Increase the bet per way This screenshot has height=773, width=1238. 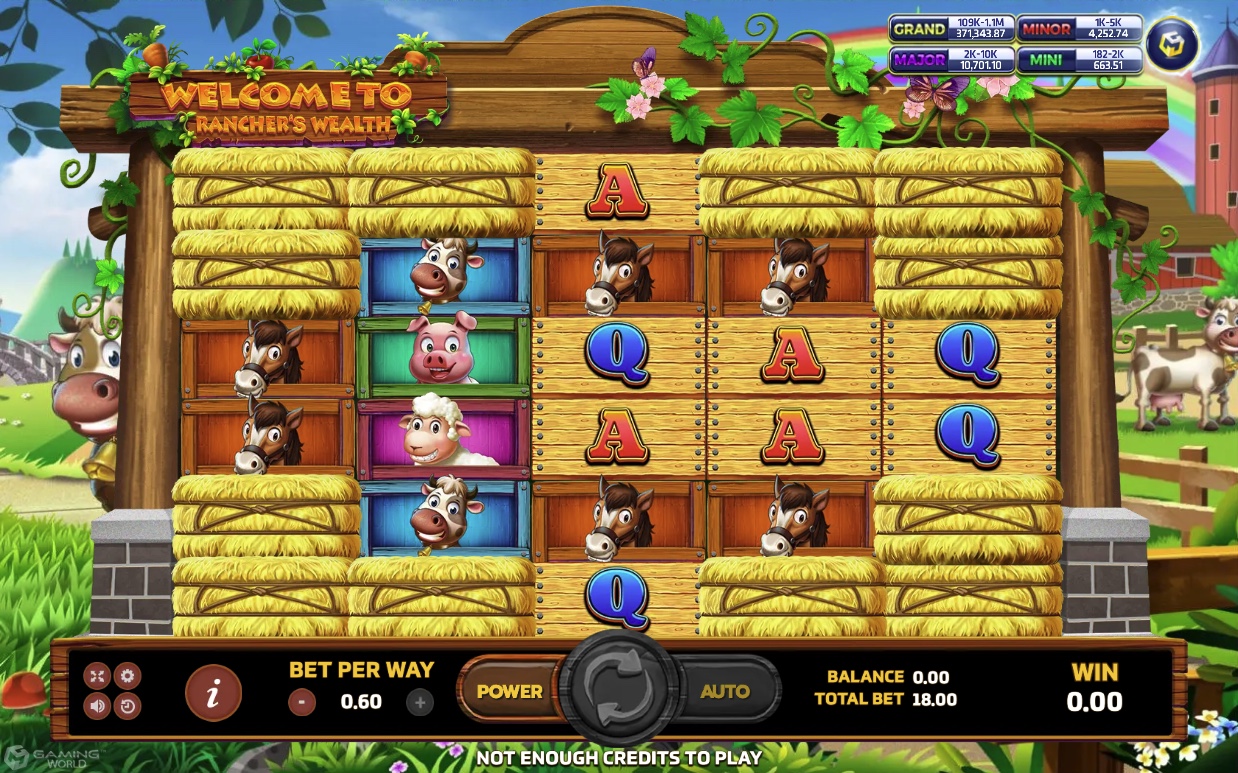(420, 702)
